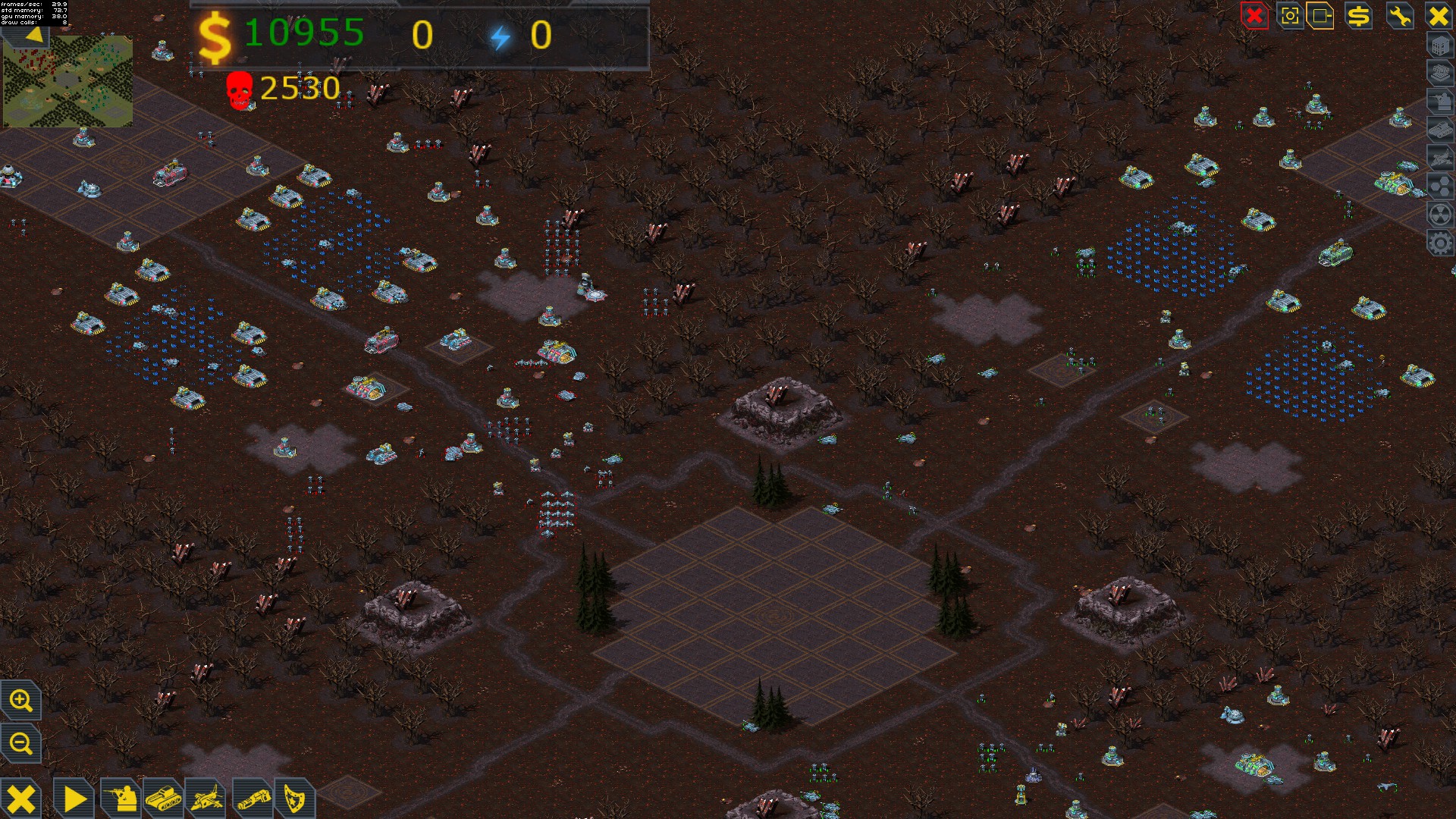
Task: Open the aircraft production category on right sidebar
Action: 1440,156
